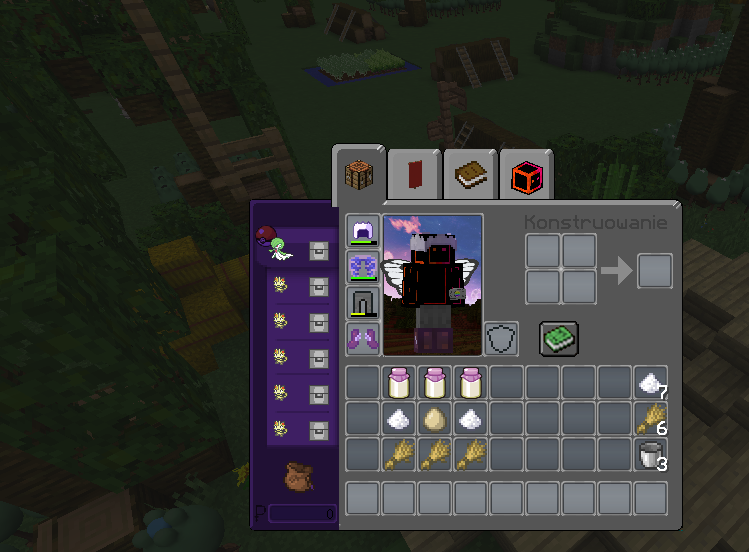Click the empty shield offhand slot
The height and width of the screenshot is (552, 749).
tap(501, 338)
